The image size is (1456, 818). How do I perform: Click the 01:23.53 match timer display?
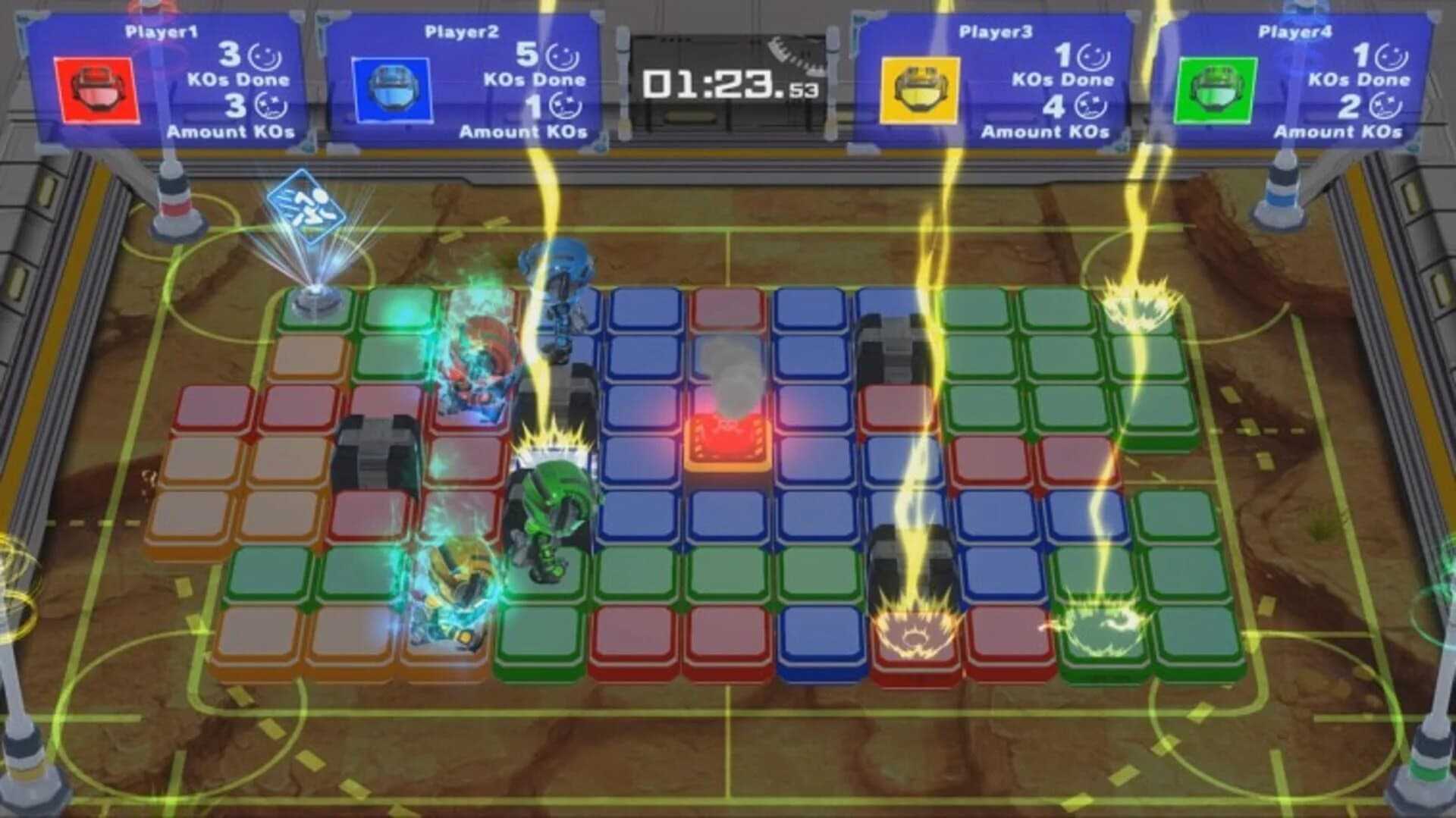728,83
